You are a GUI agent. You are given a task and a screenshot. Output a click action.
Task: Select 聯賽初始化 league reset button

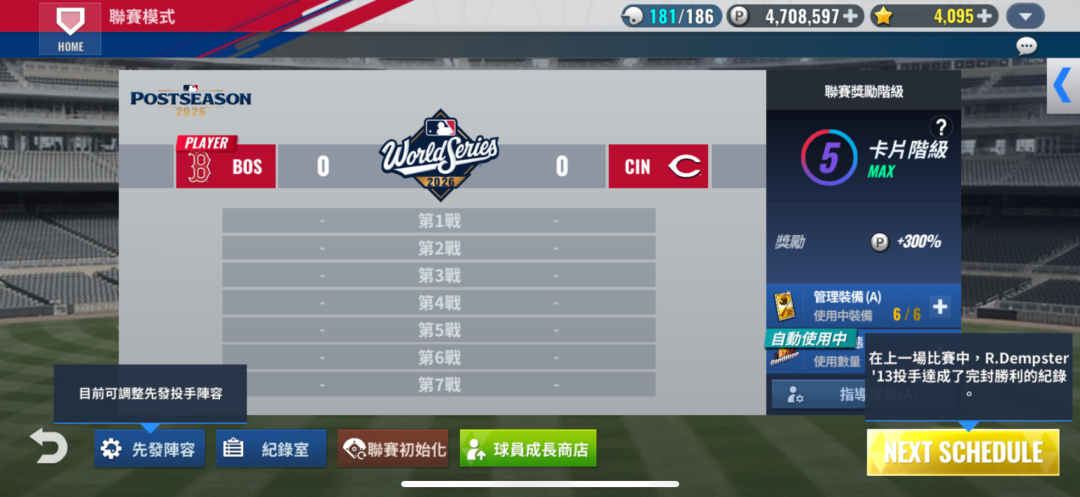393,449
